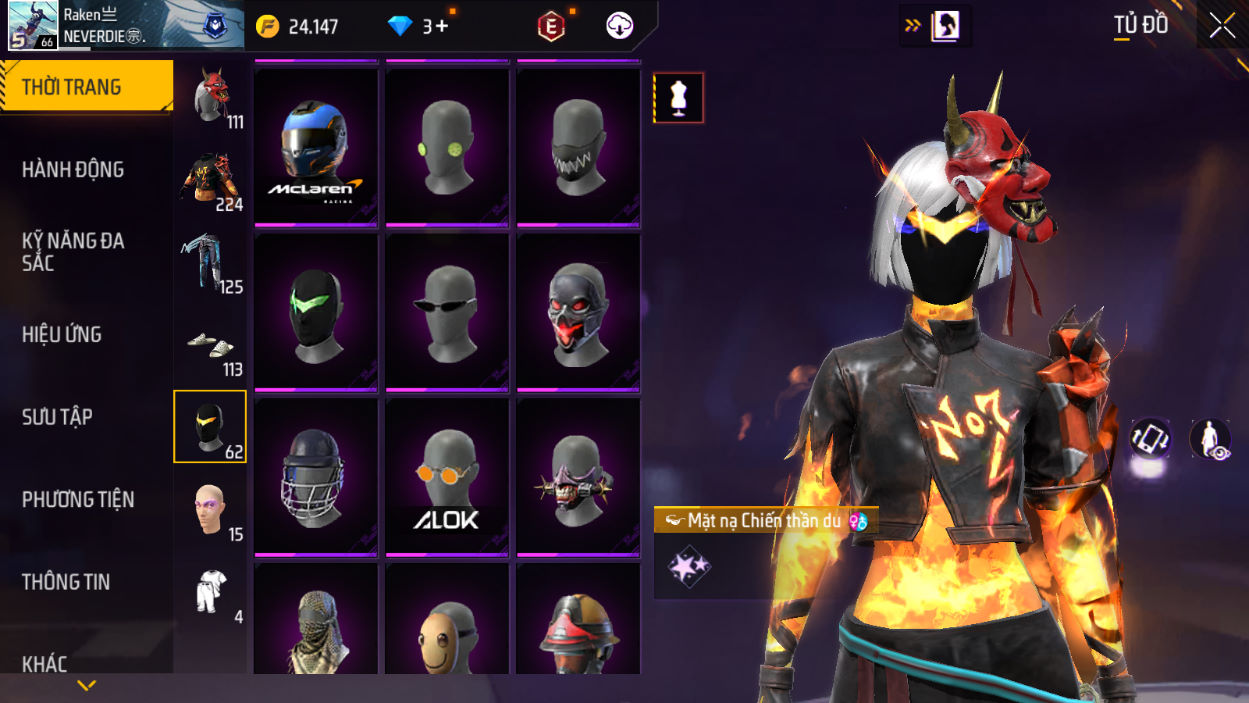1249x703 pixels.
Task: Switch to the HÀNH ĐỘNG tab
Action: [x=73, y=170]
